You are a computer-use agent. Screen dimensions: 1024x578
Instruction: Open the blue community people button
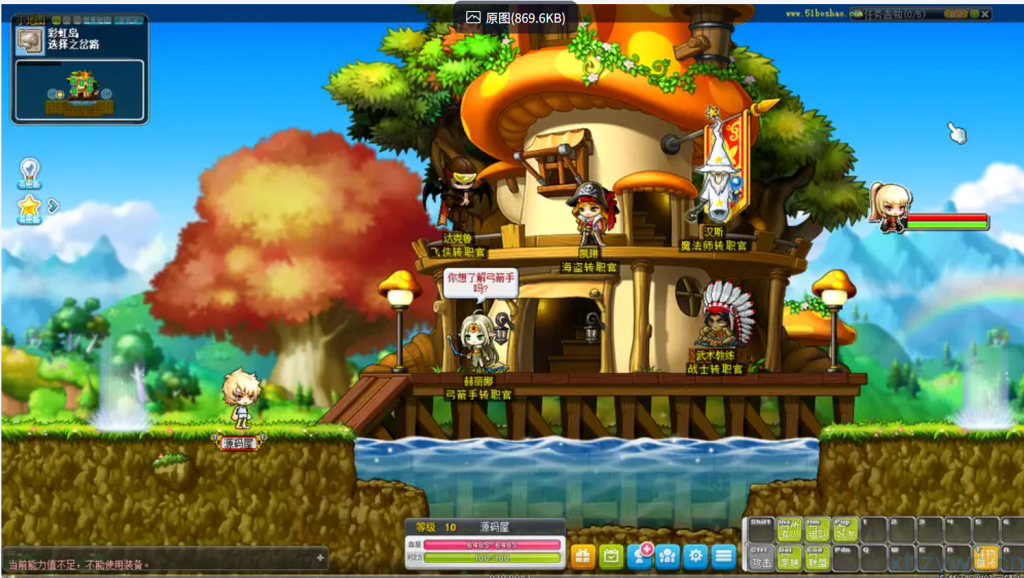pyautogui.click(x=668, y=556)
